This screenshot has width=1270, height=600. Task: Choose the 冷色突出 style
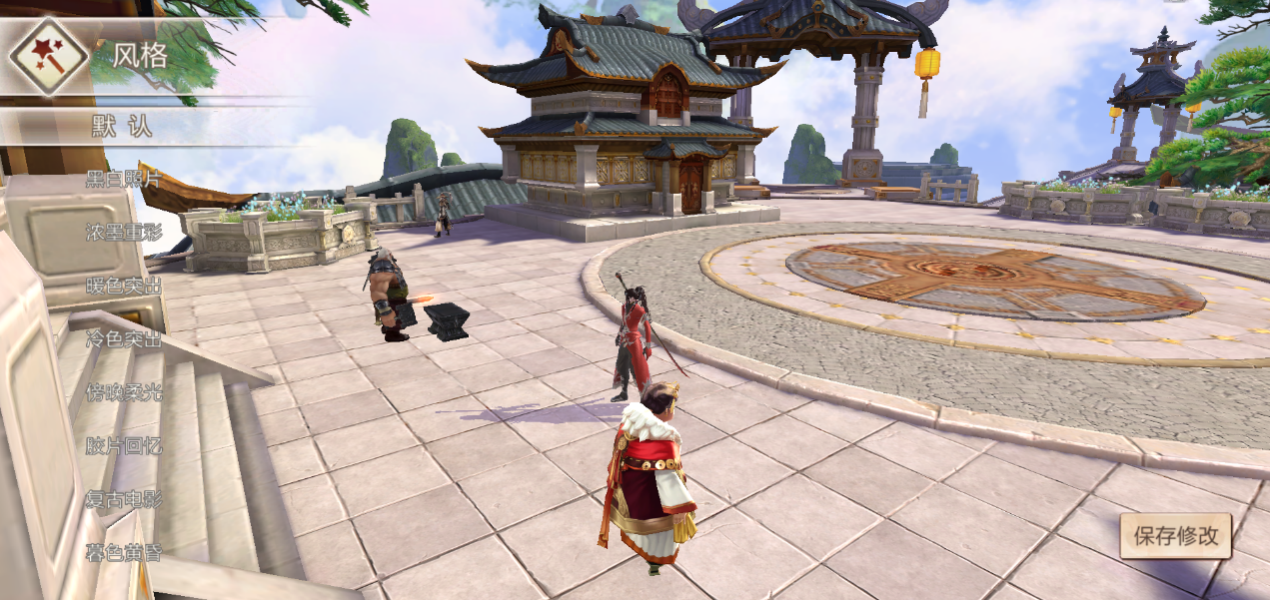coord(123,339)
